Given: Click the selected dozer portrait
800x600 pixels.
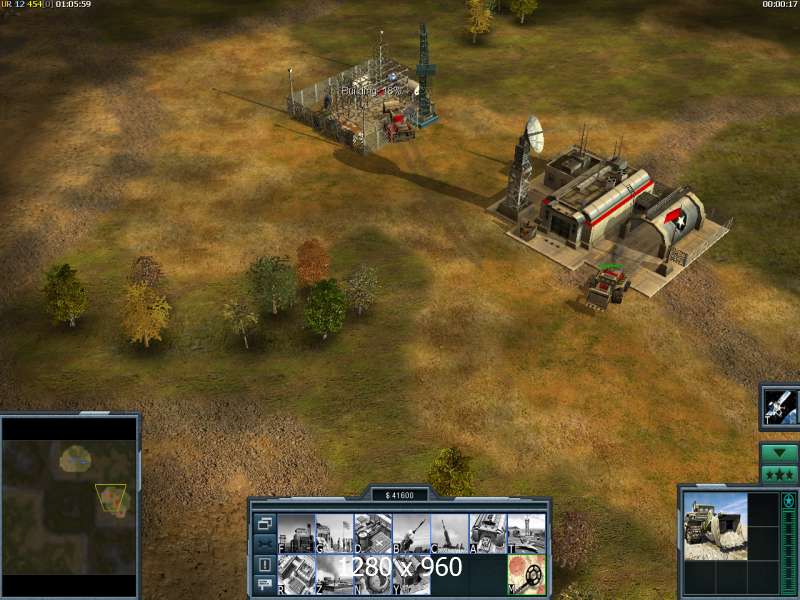Looking at the screenshot, I should 715,526.
